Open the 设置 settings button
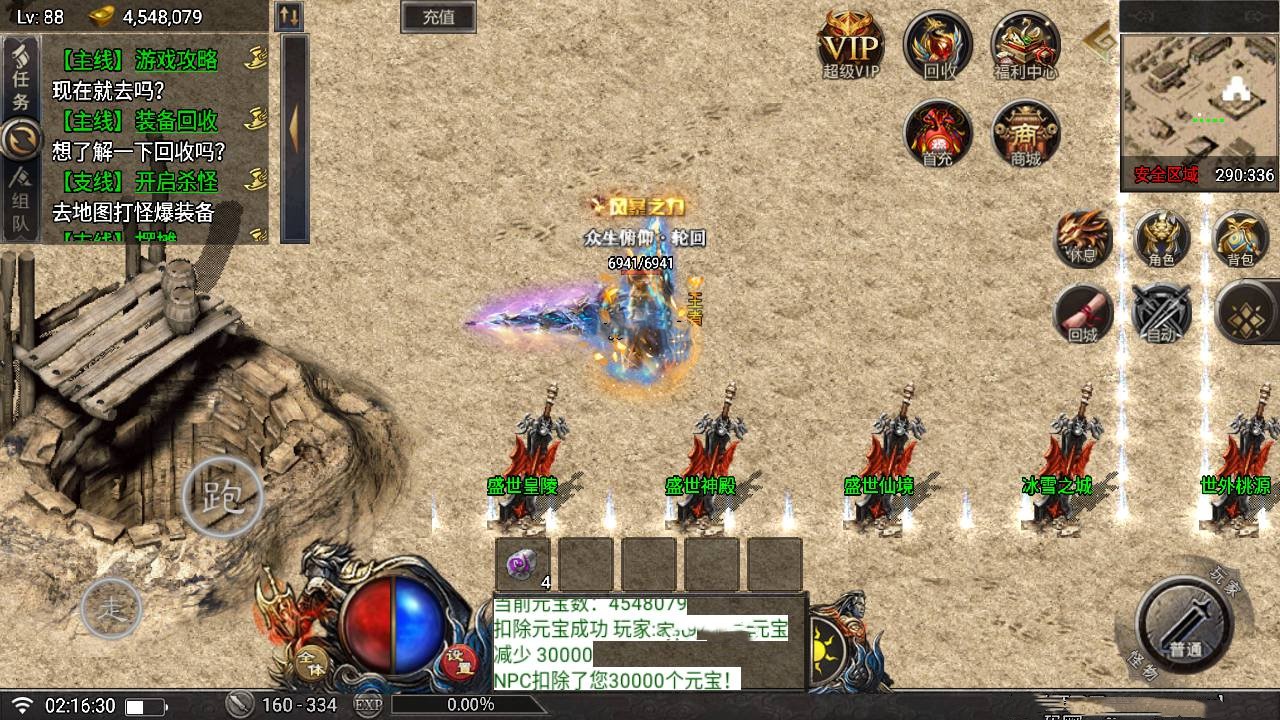This screenshot has width=1280, height=720. point(460,663)
